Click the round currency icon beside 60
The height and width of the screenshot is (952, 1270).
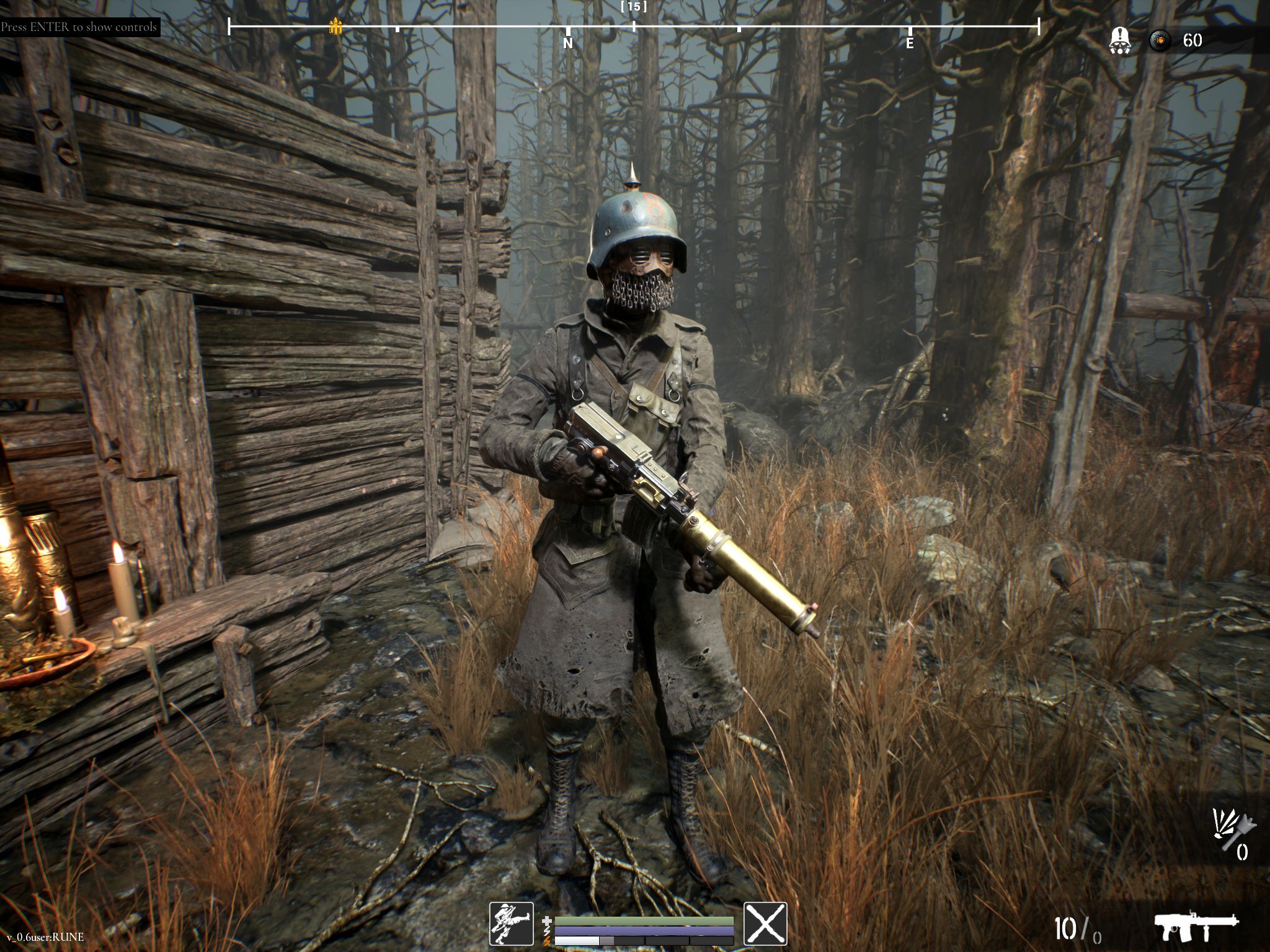1160,41
